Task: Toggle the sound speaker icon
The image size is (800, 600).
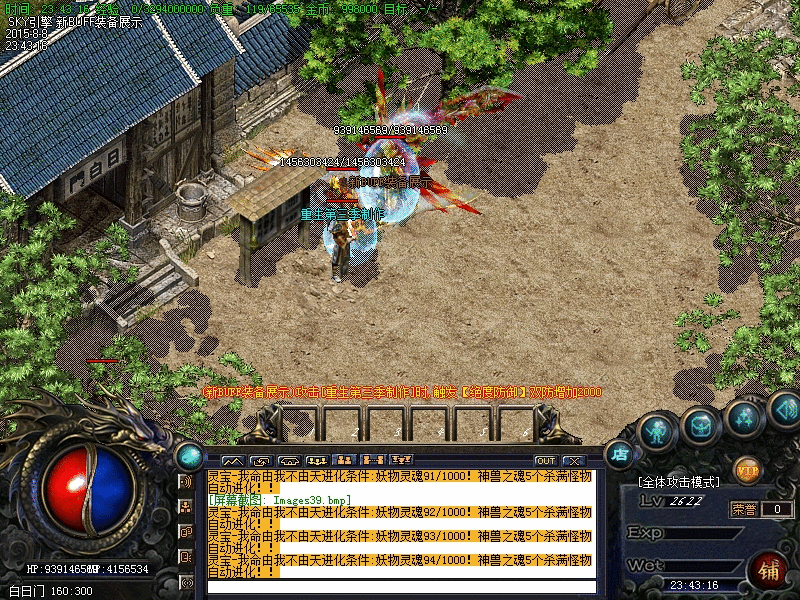Action: click(784, 409)
